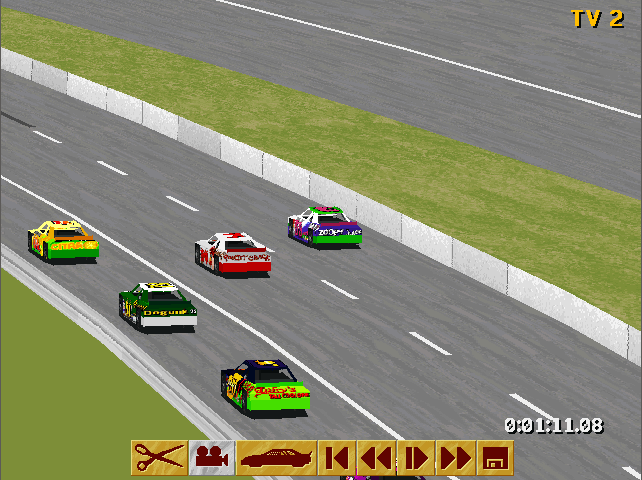The image size is (642, 480).
Task: Select the race car silhouette button
Action: [x=277, y=458]
